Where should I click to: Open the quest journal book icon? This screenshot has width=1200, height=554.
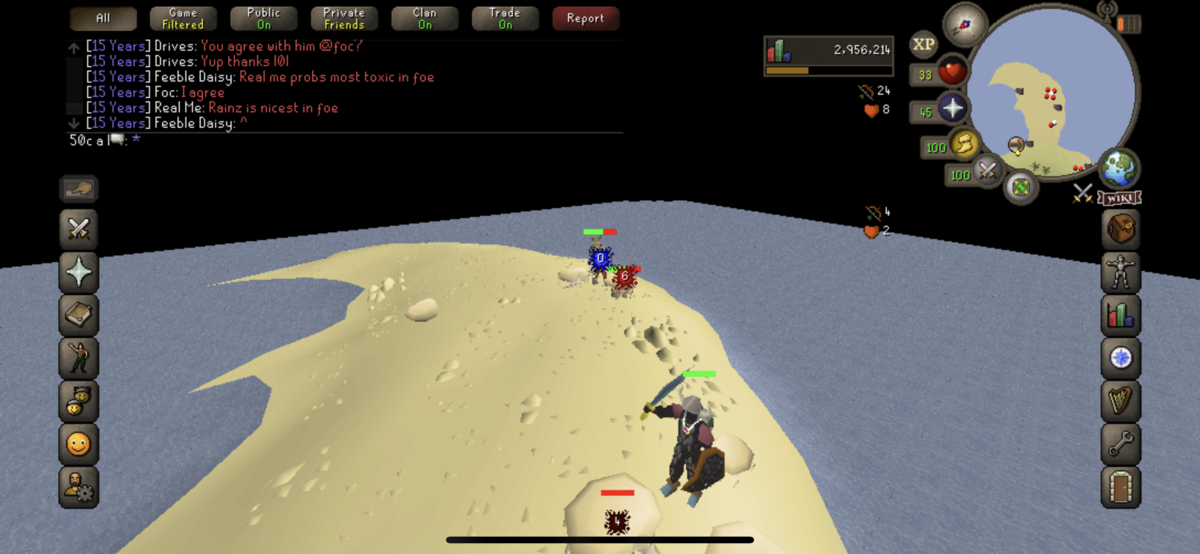[x=79, y=314]
